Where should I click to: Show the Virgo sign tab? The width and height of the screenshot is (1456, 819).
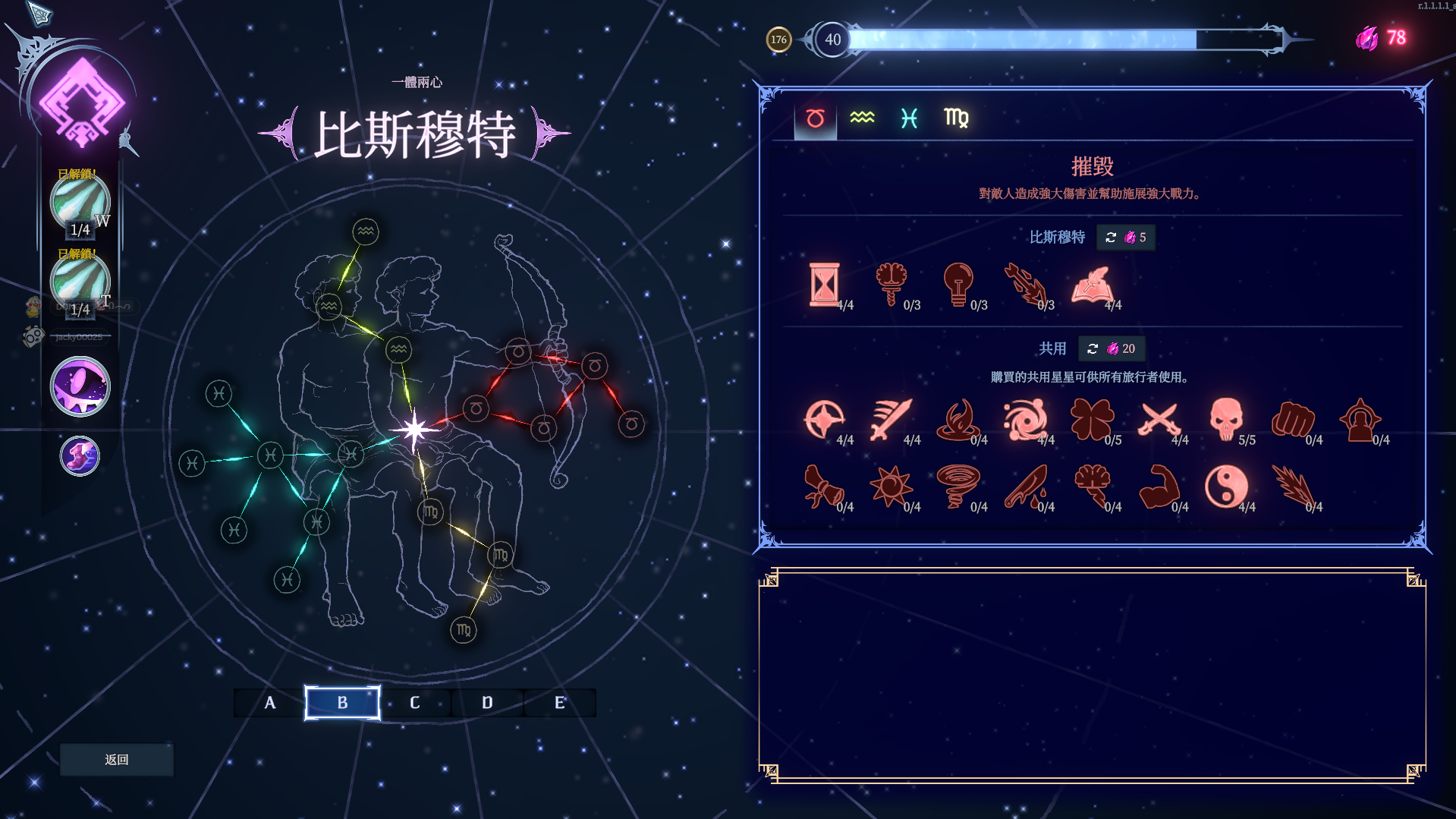[956, 118]
